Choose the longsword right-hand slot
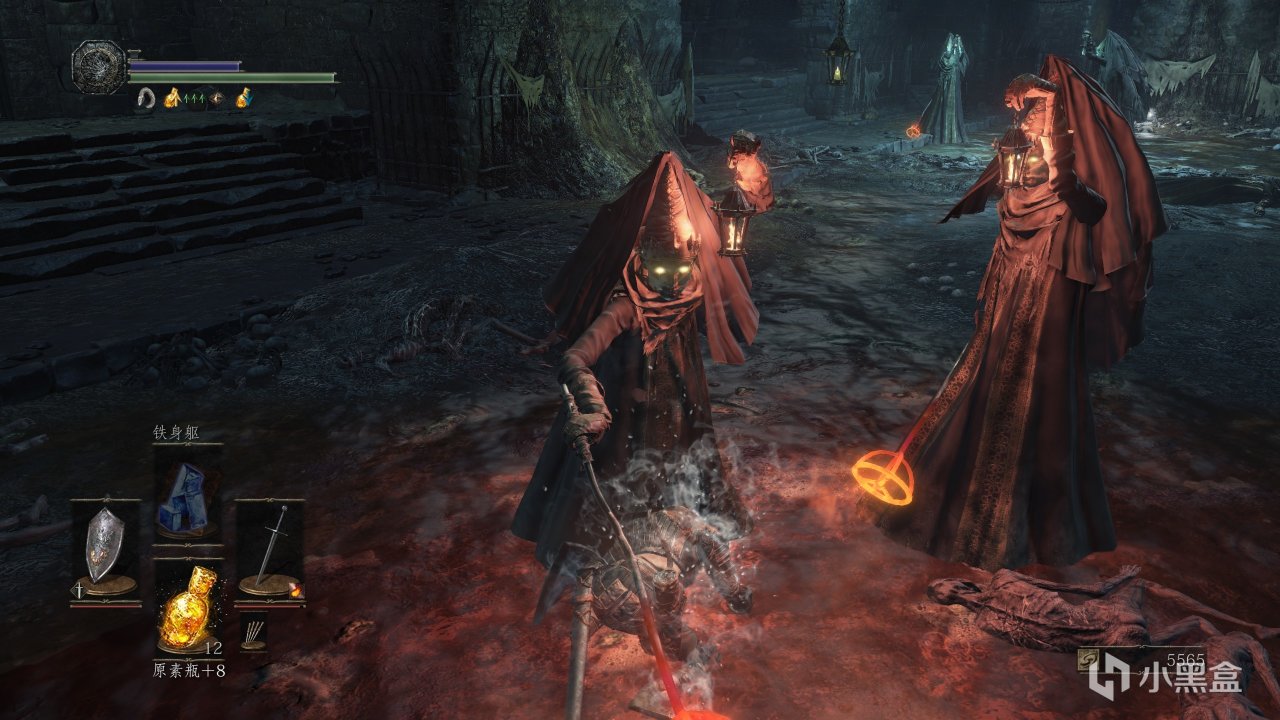This screenshot has width=1280, height=720. (267, 551)
